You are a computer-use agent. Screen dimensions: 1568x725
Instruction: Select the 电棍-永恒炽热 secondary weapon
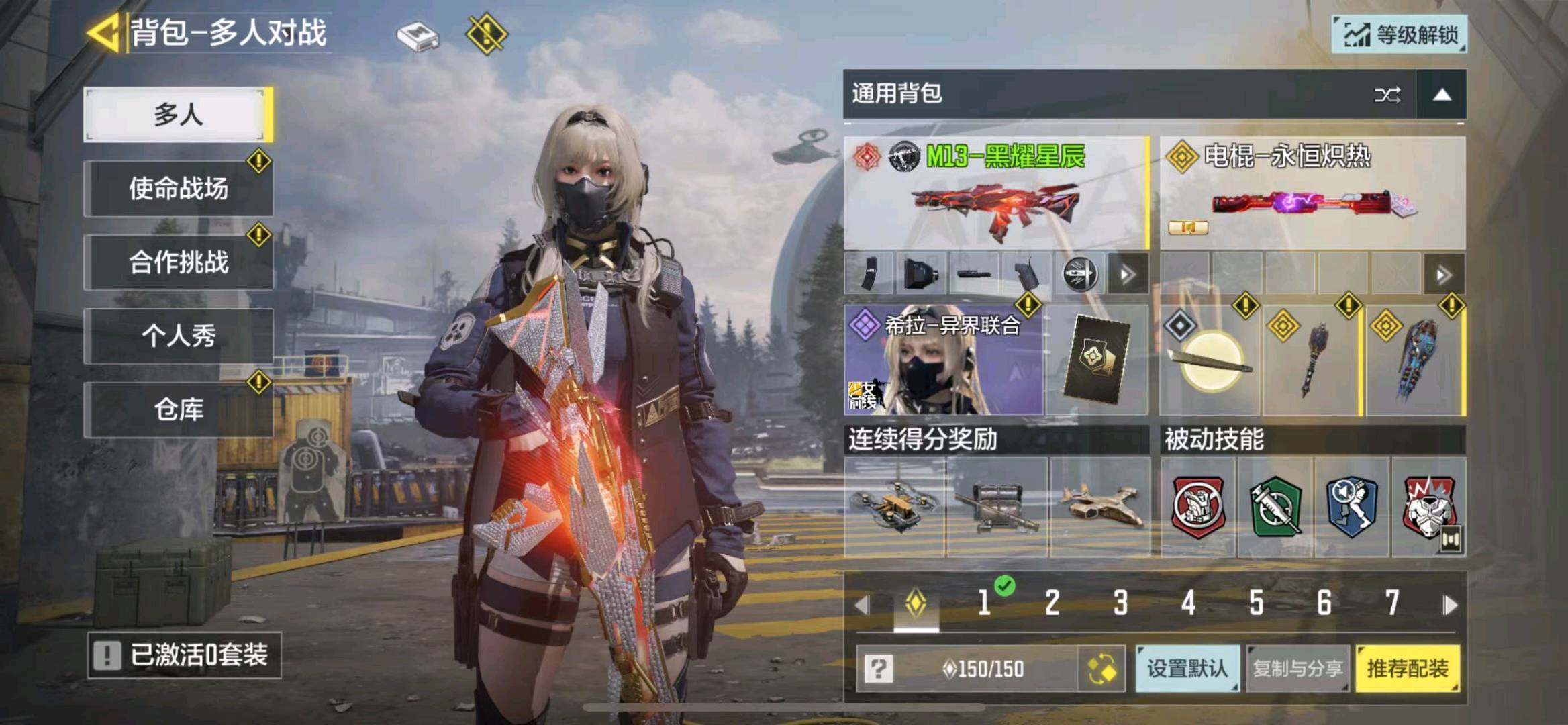(1312, 193)
